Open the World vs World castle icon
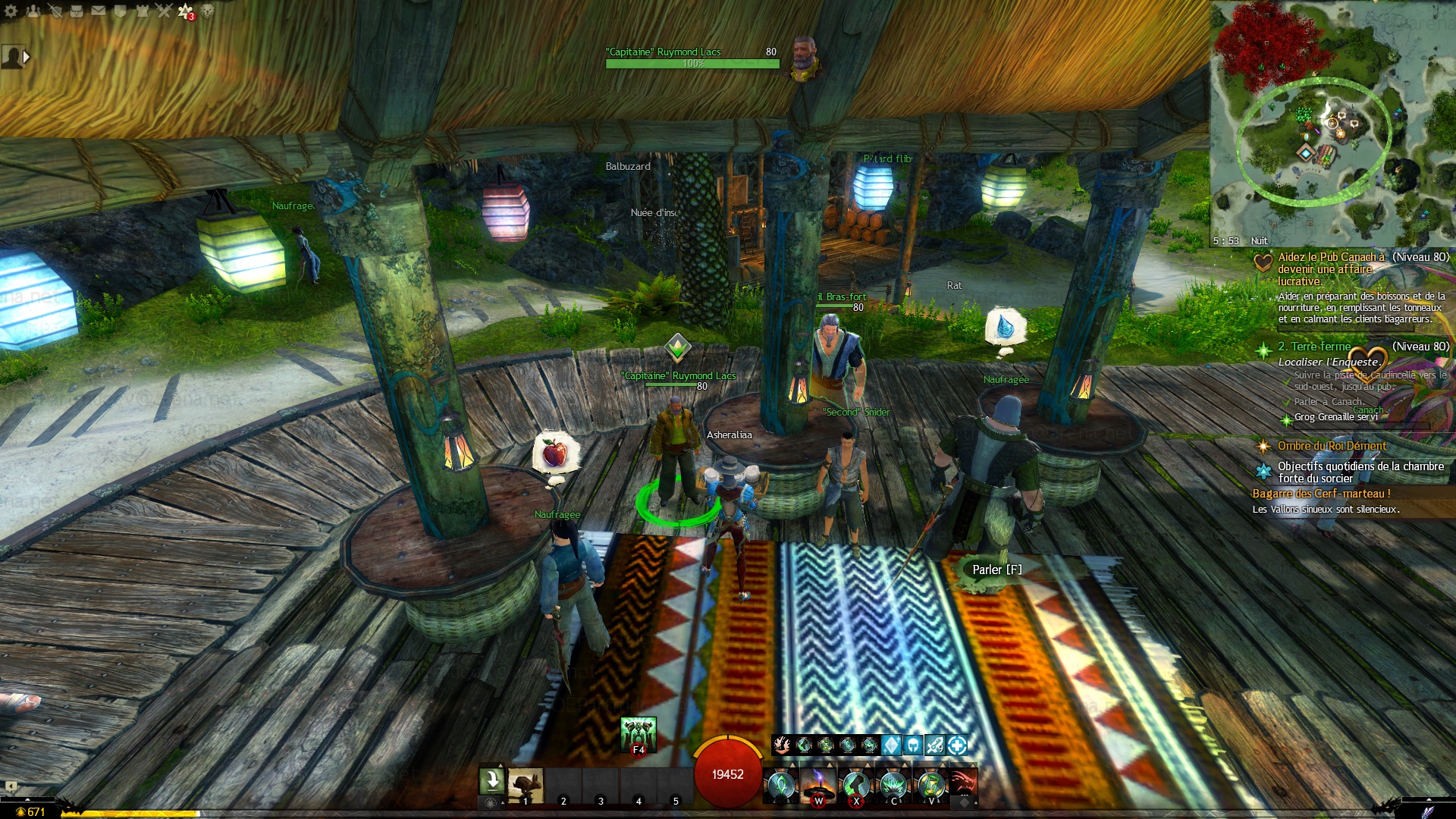The height and width of the screenshot is (819, 1456). click(x=142, y=11)
